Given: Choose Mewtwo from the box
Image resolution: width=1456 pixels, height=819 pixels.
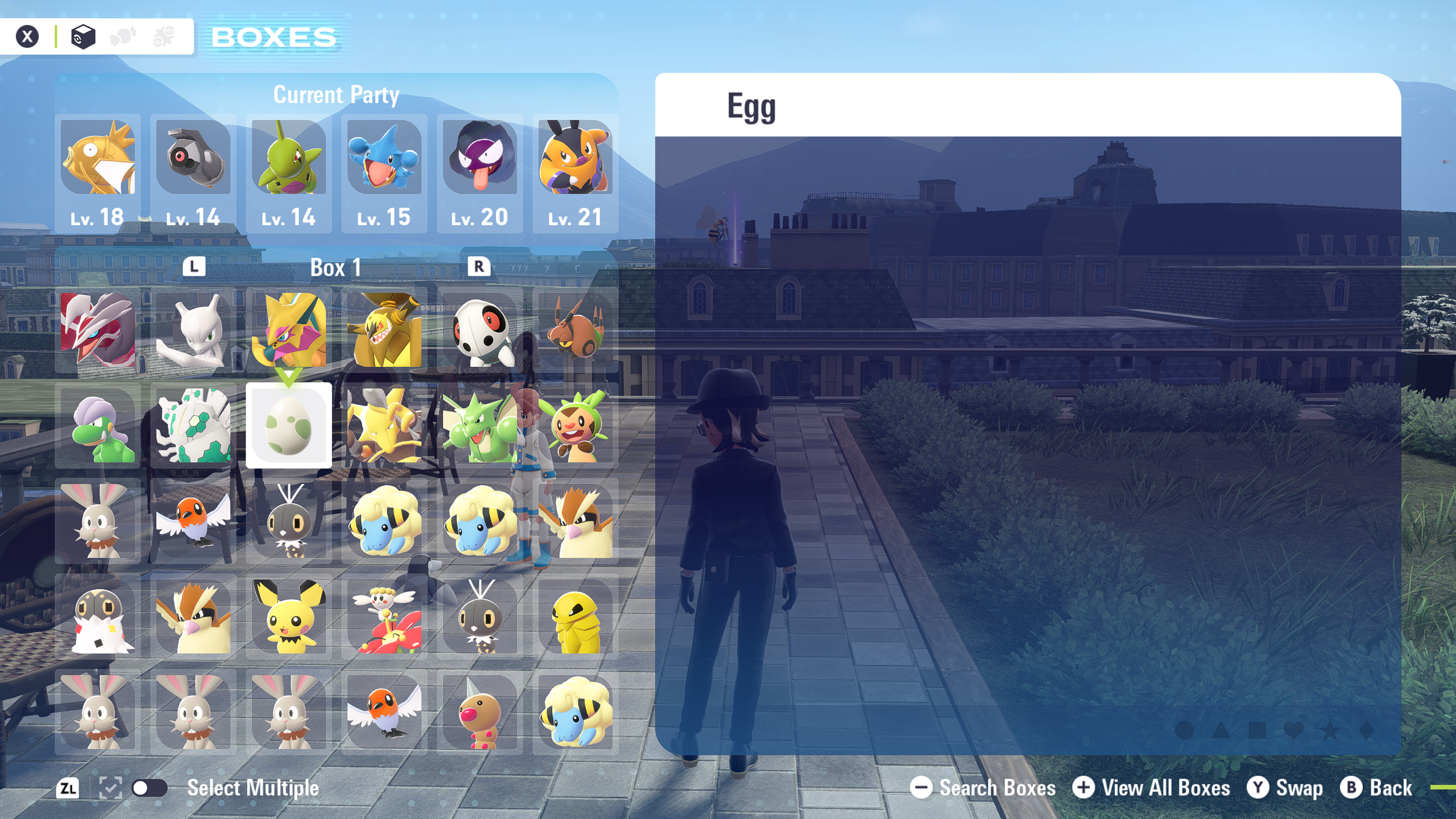Looking at the screenshot, I should click(193, 330).
